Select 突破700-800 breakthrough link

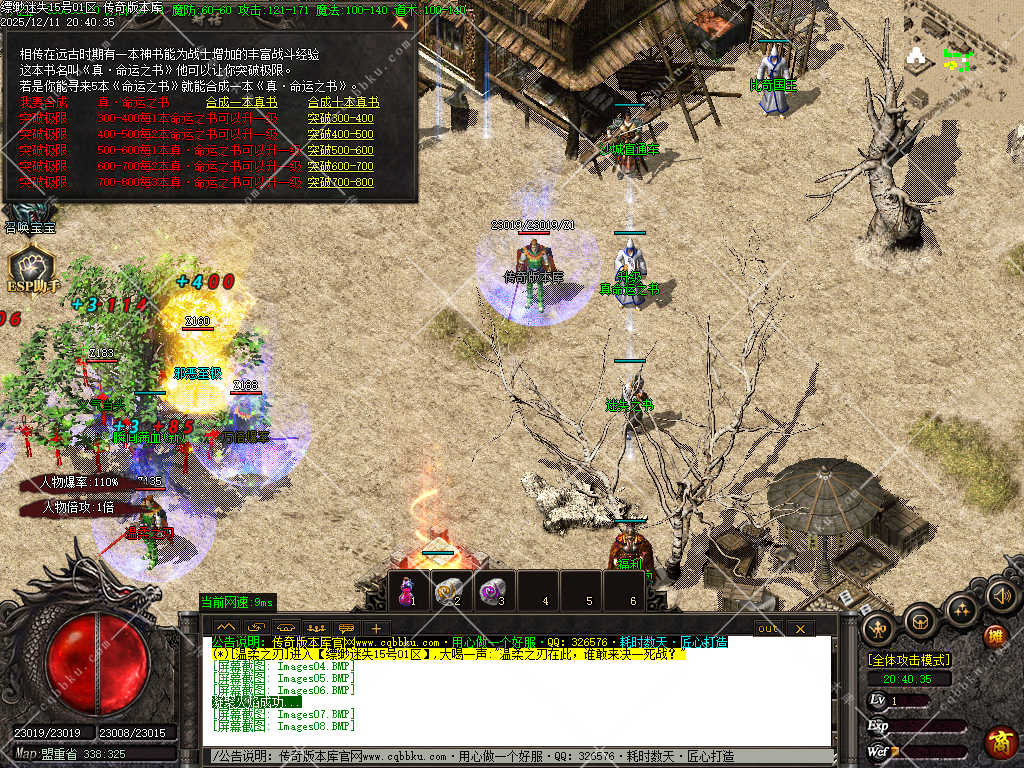(x=340, y=182)
